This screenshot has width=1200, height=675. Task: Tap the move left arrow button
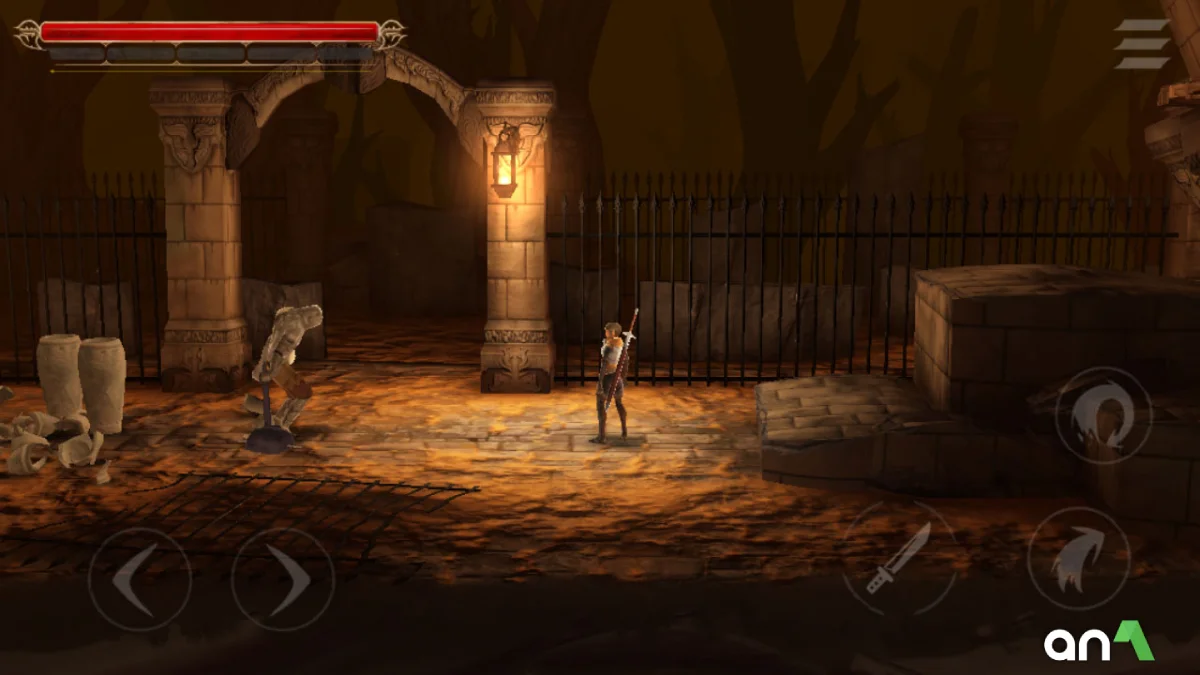click(139, 579)
